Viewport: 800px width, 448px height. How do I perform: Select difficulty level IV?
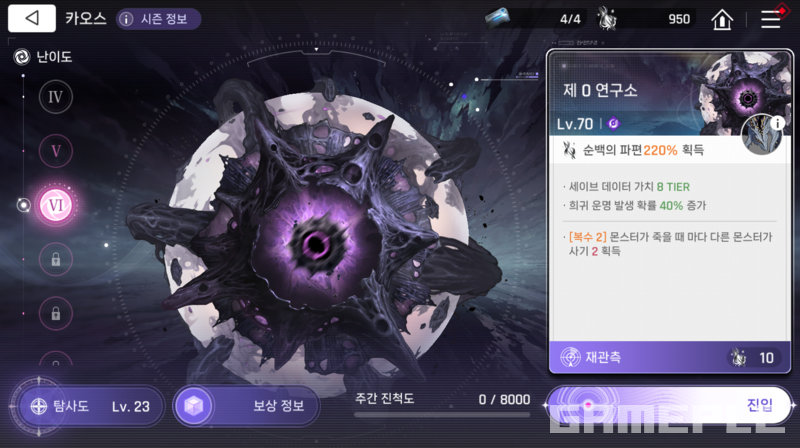pos(55,97)
